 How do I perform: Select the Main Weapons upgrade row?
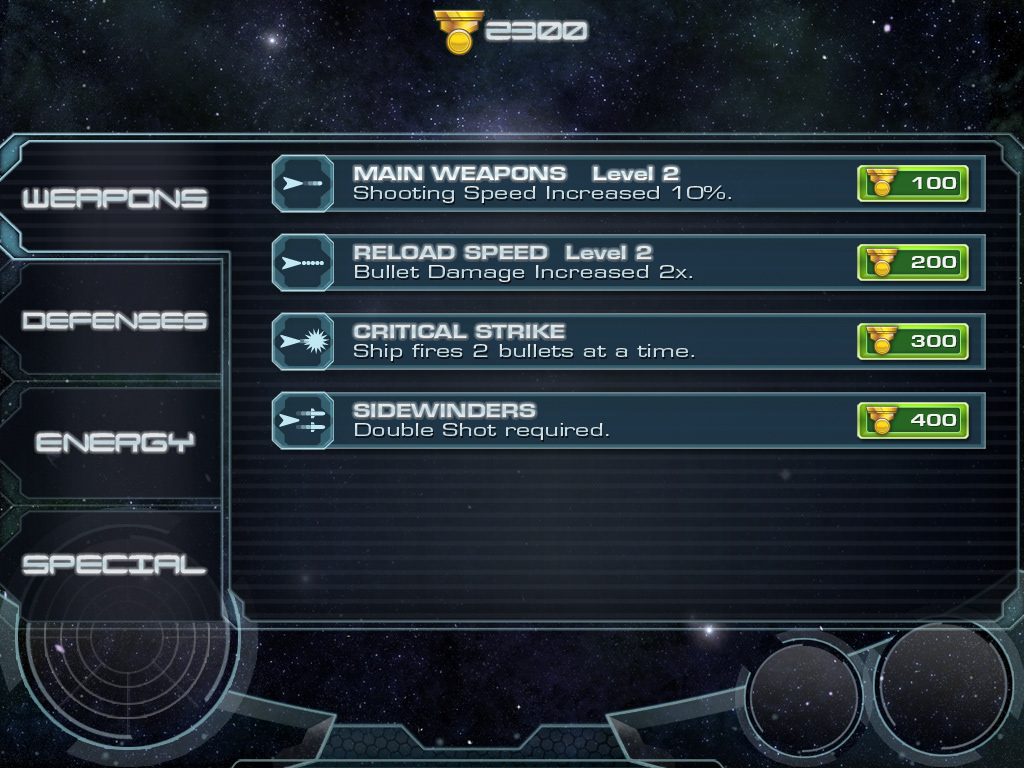click(x=590, y=183)
